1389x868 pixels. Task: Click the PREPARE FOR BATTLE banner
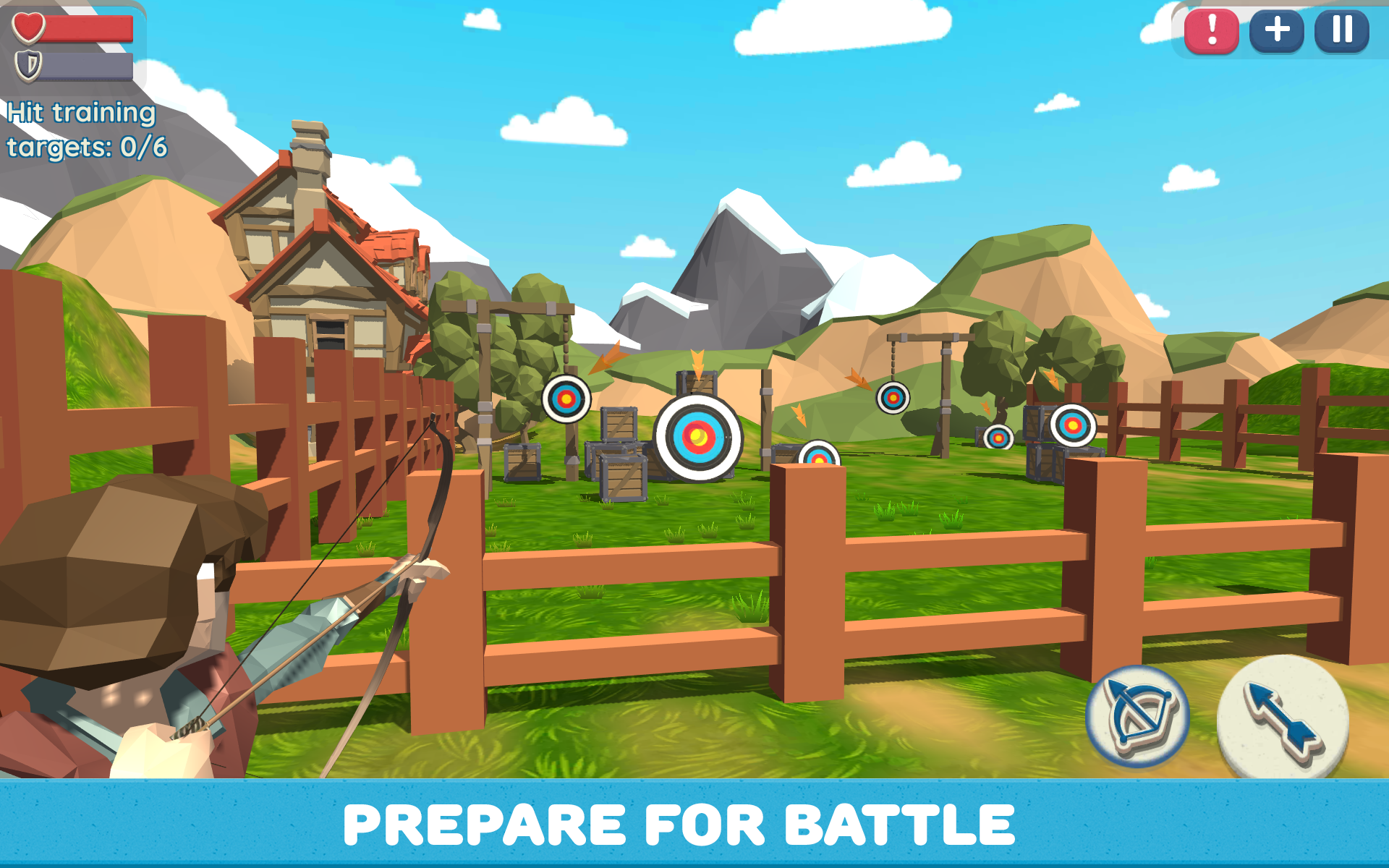click(x=694, y=825)
